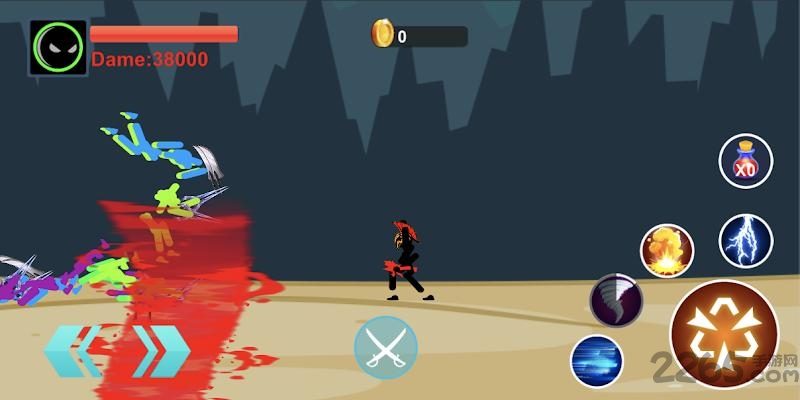Screen dimensions: 800x400
Task: Unleash the purple tornado skill
Action: (x=615, y=299)
